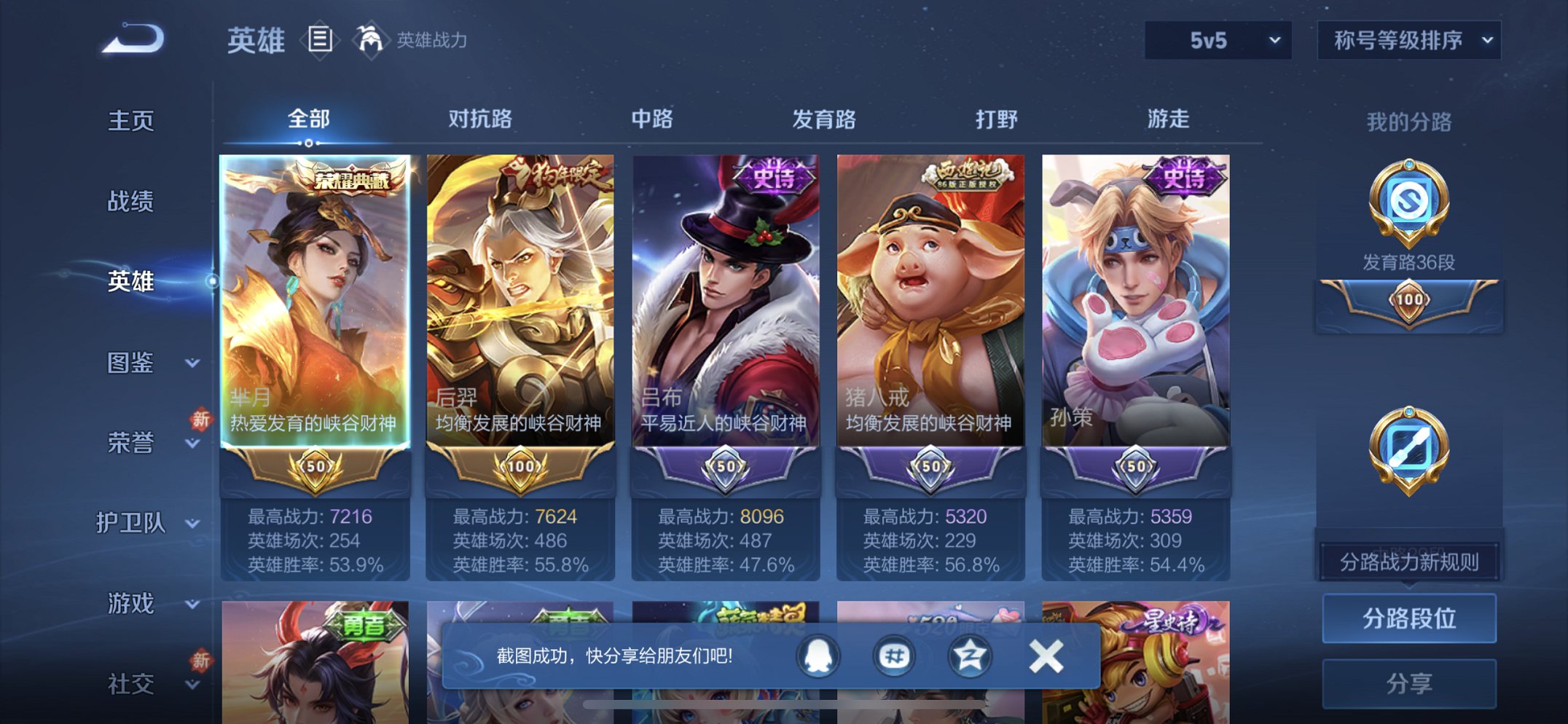The height and width of the screenshot is (724, 1568).
Task: Switch to the 对抗路 lane tab
Action: [x=481, y=119]
